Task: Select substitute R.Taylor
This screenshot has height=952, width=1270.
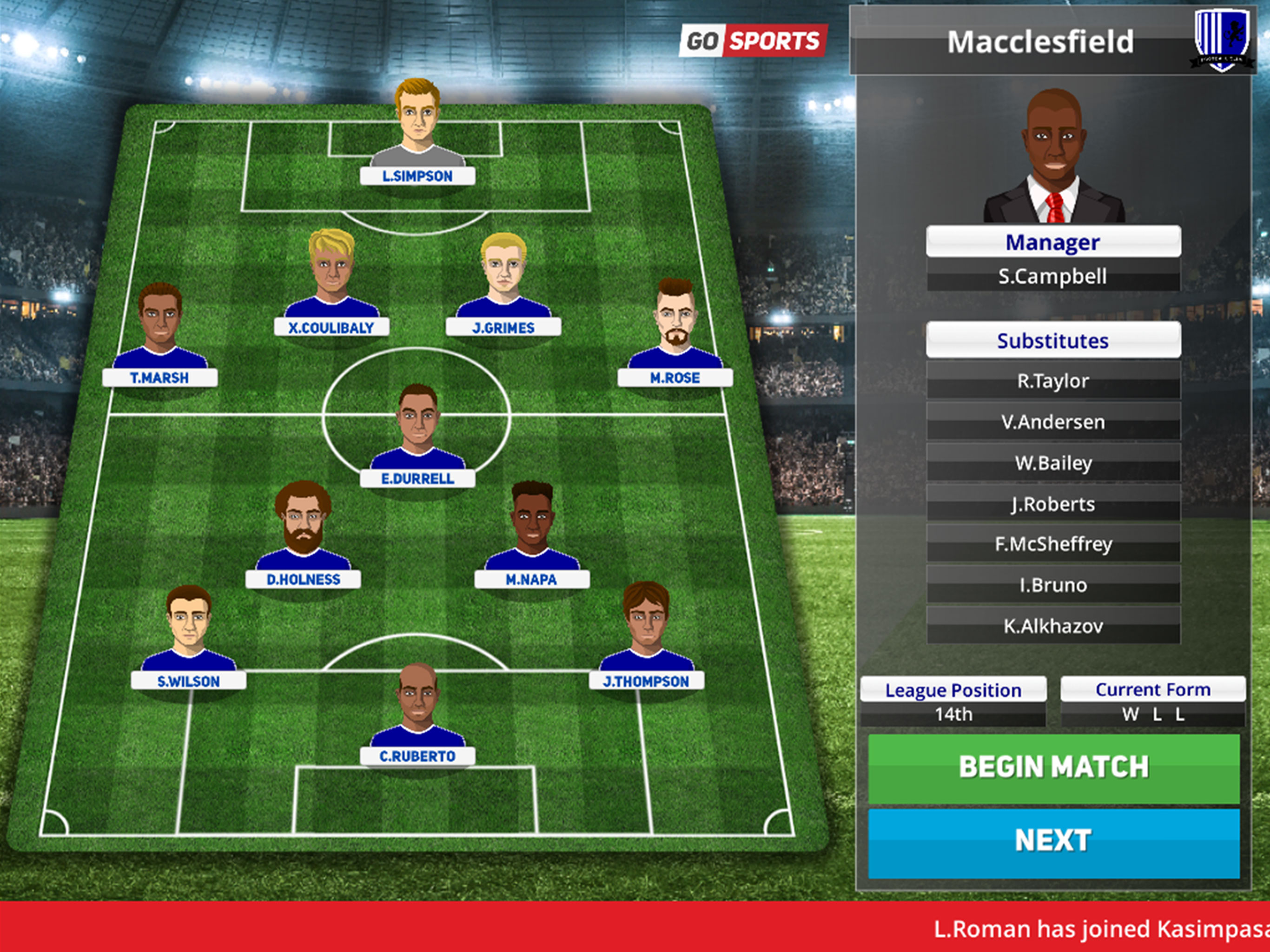Action: tap(1053, 381)
